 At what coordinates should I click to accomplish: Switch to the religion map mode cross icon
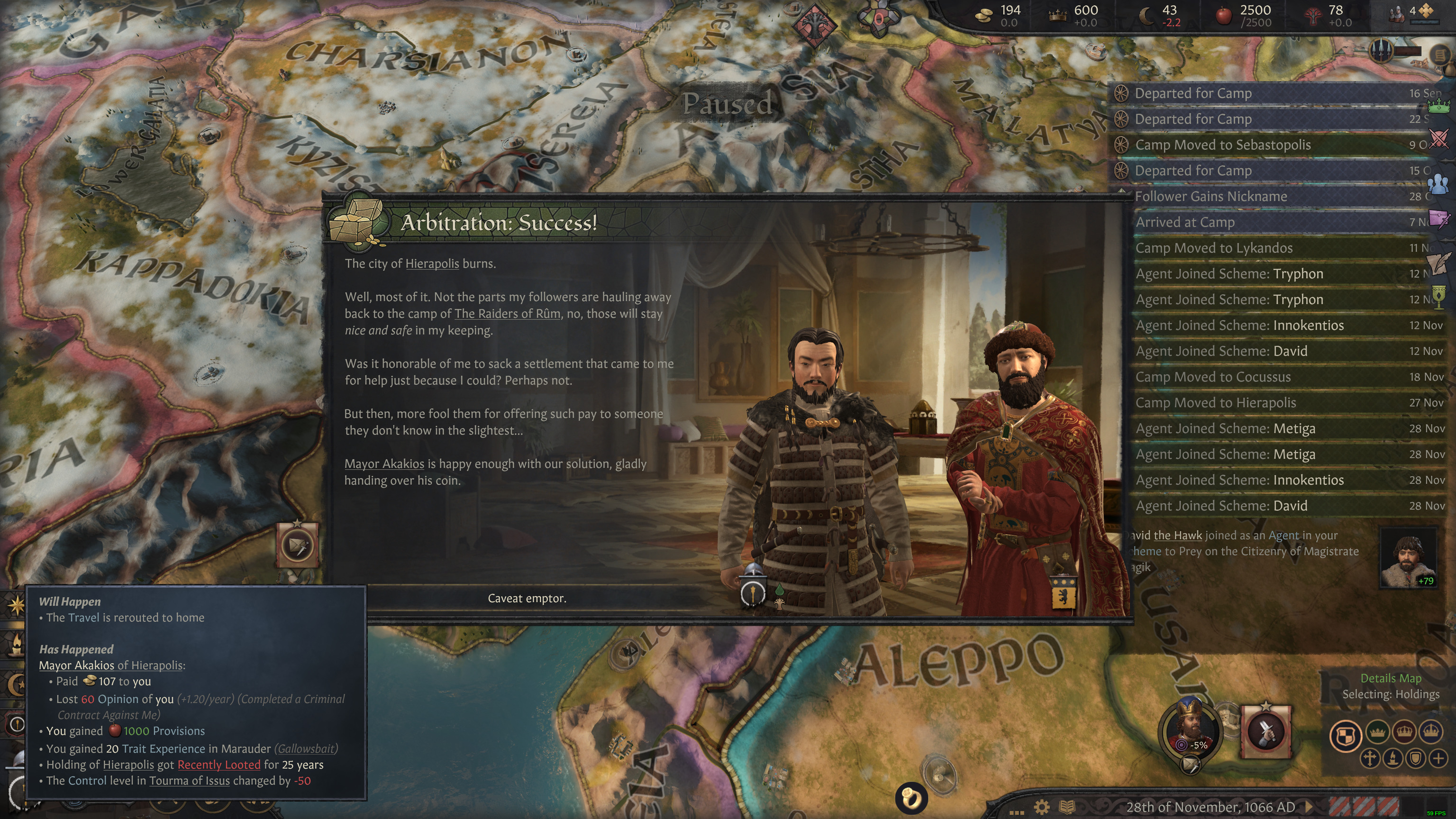[1370, 758]
